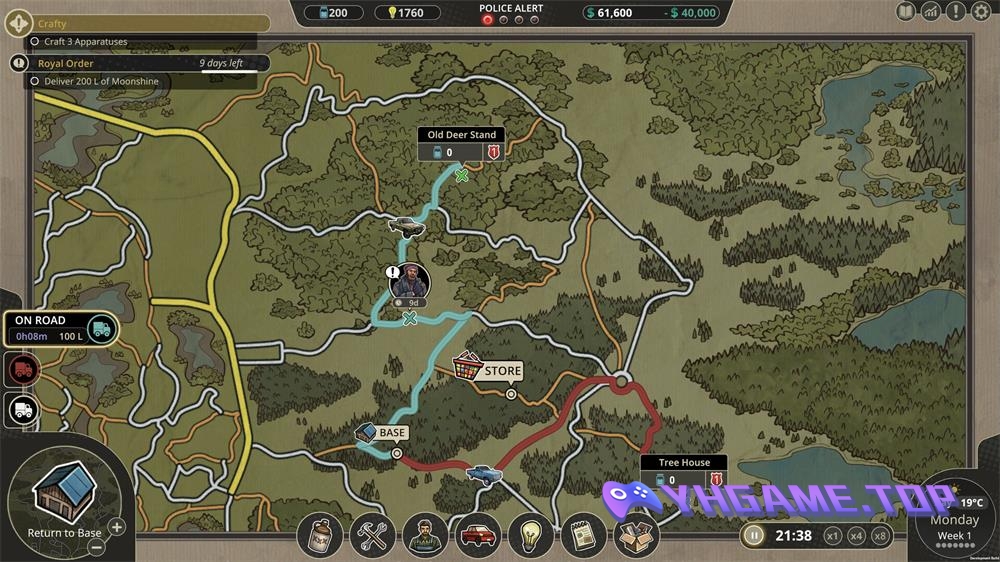Set game speed to x1
The height and width of the screenshot is (562, 1000).
(x=832, y=536)
